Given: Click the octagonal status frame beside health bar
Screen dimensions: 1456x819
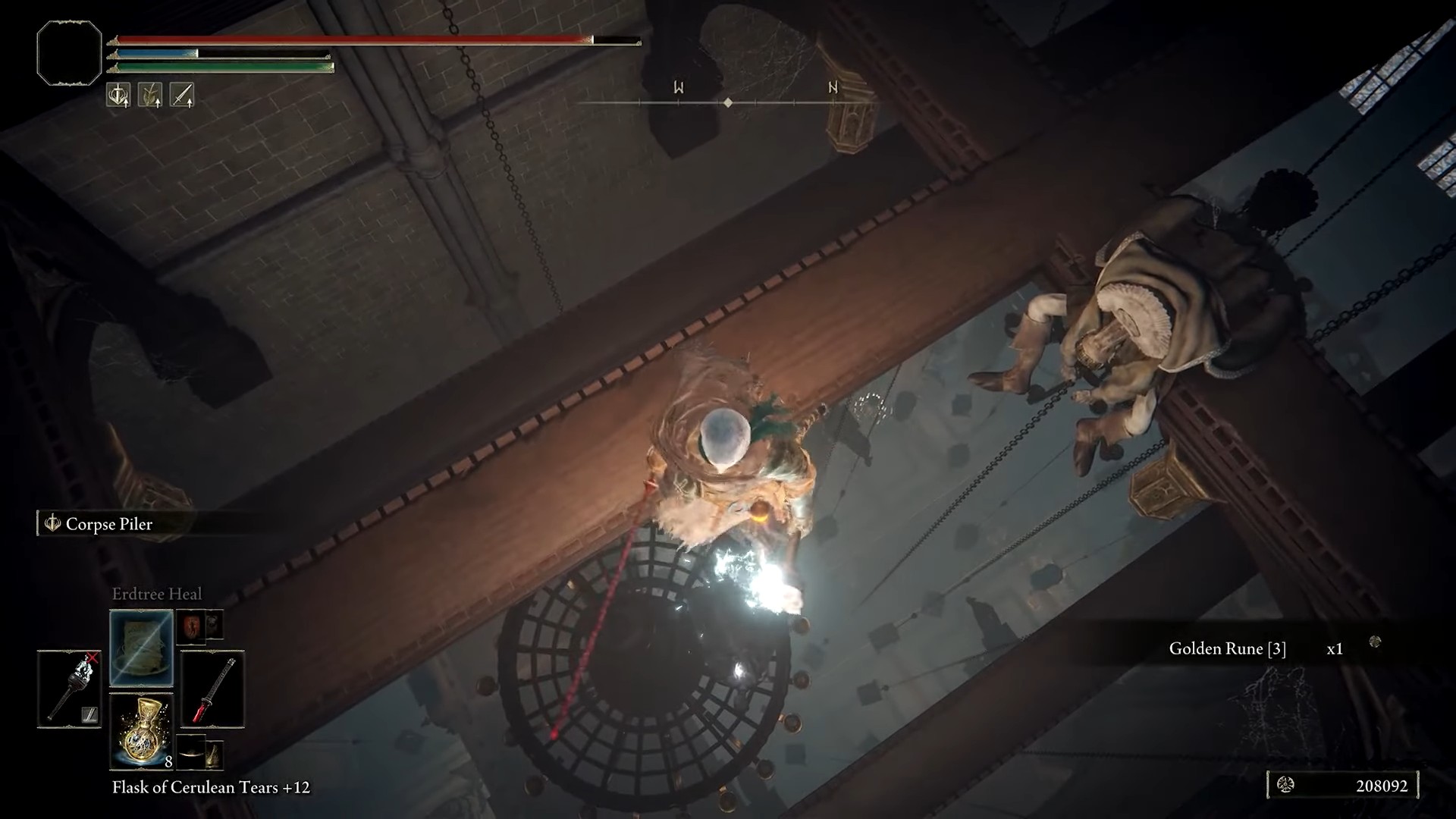Looking at the screenshot, I should pyautogui.click(x=69, y=52).
